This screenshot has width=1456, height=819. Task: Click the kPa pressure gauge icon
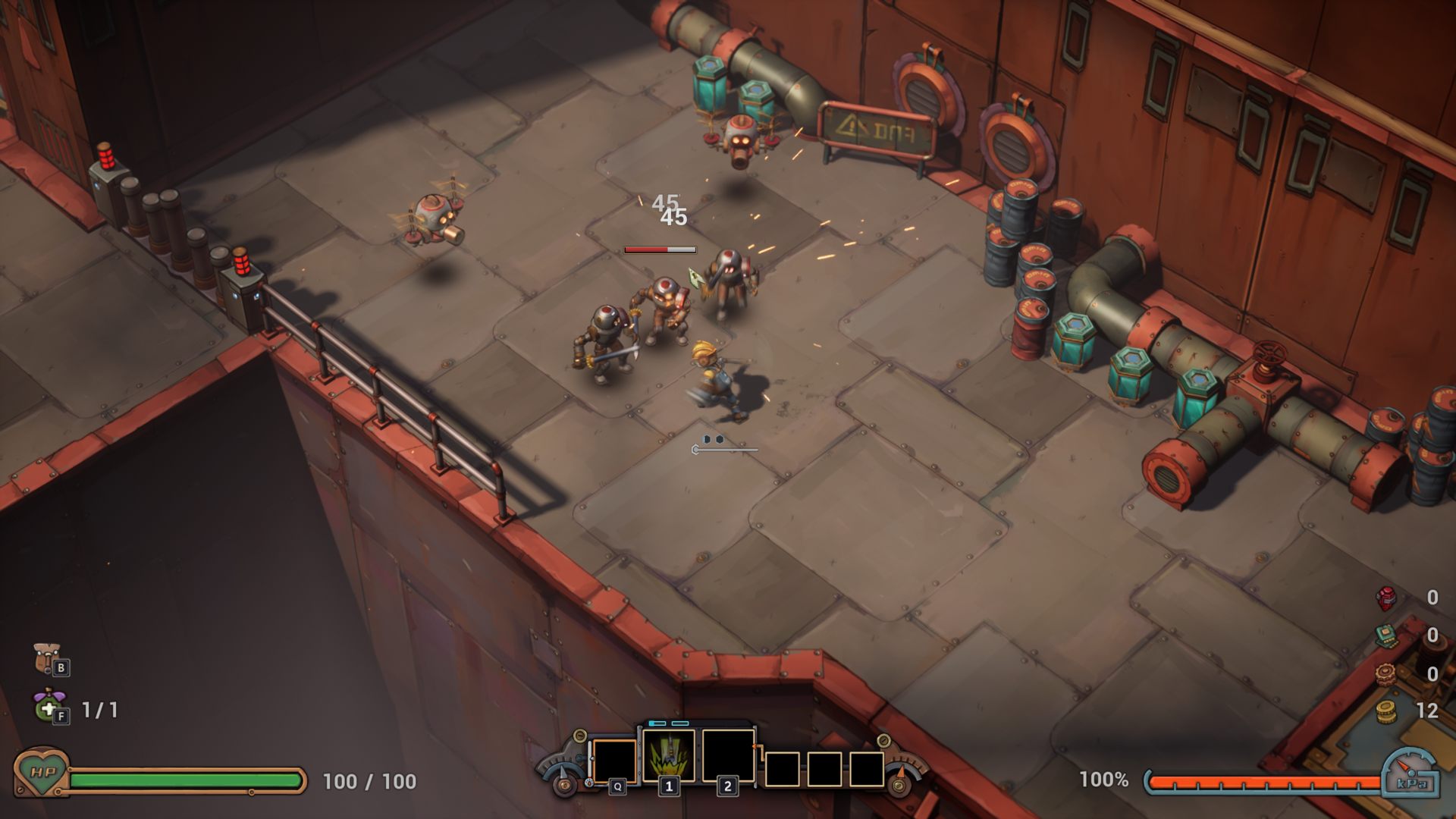coord(1411,775)
